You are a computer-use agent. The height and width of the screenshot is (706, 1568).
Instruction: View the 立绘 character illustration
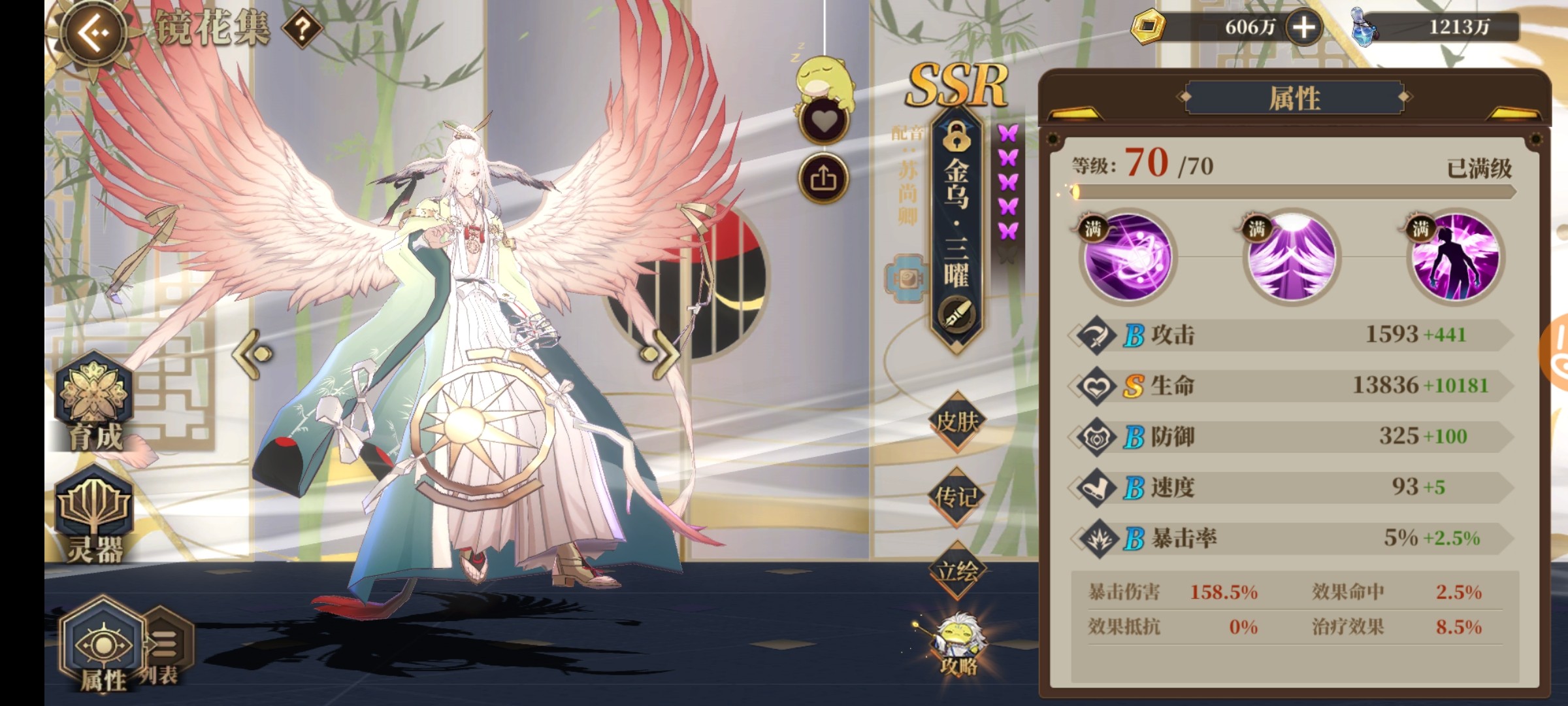(956, 571)
